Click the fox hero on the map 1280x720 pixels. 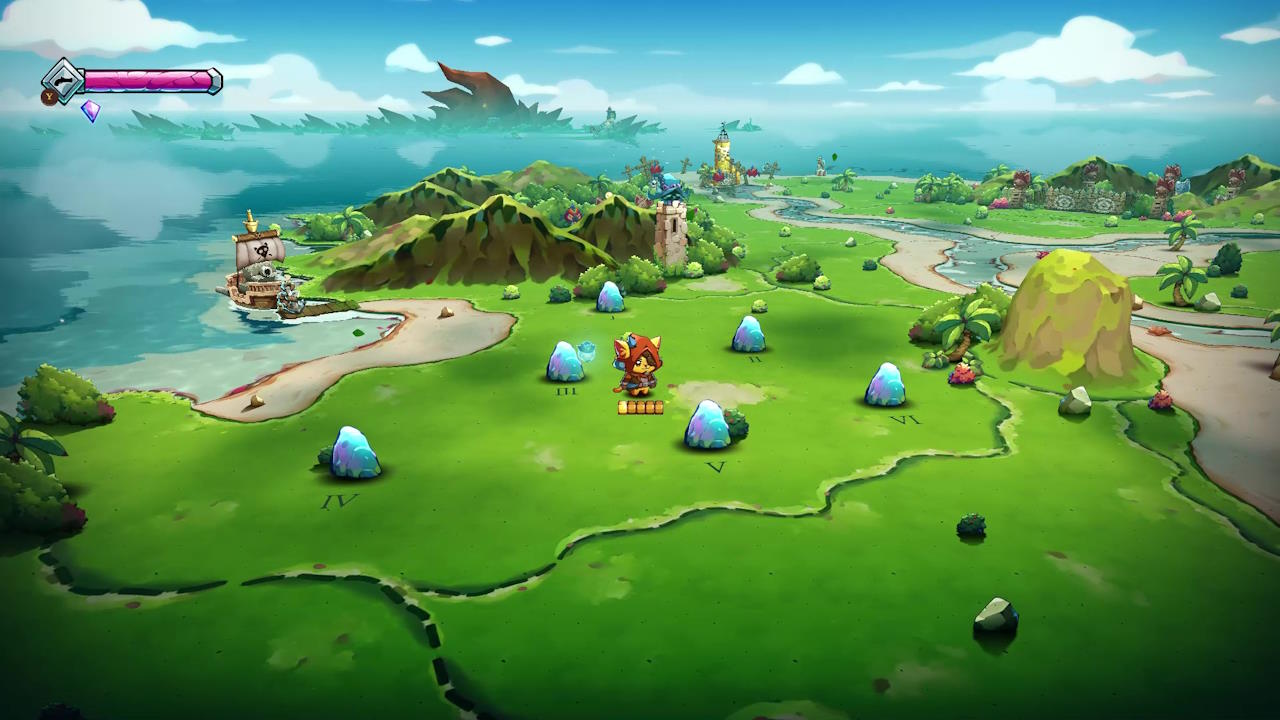tap(640, 365)
